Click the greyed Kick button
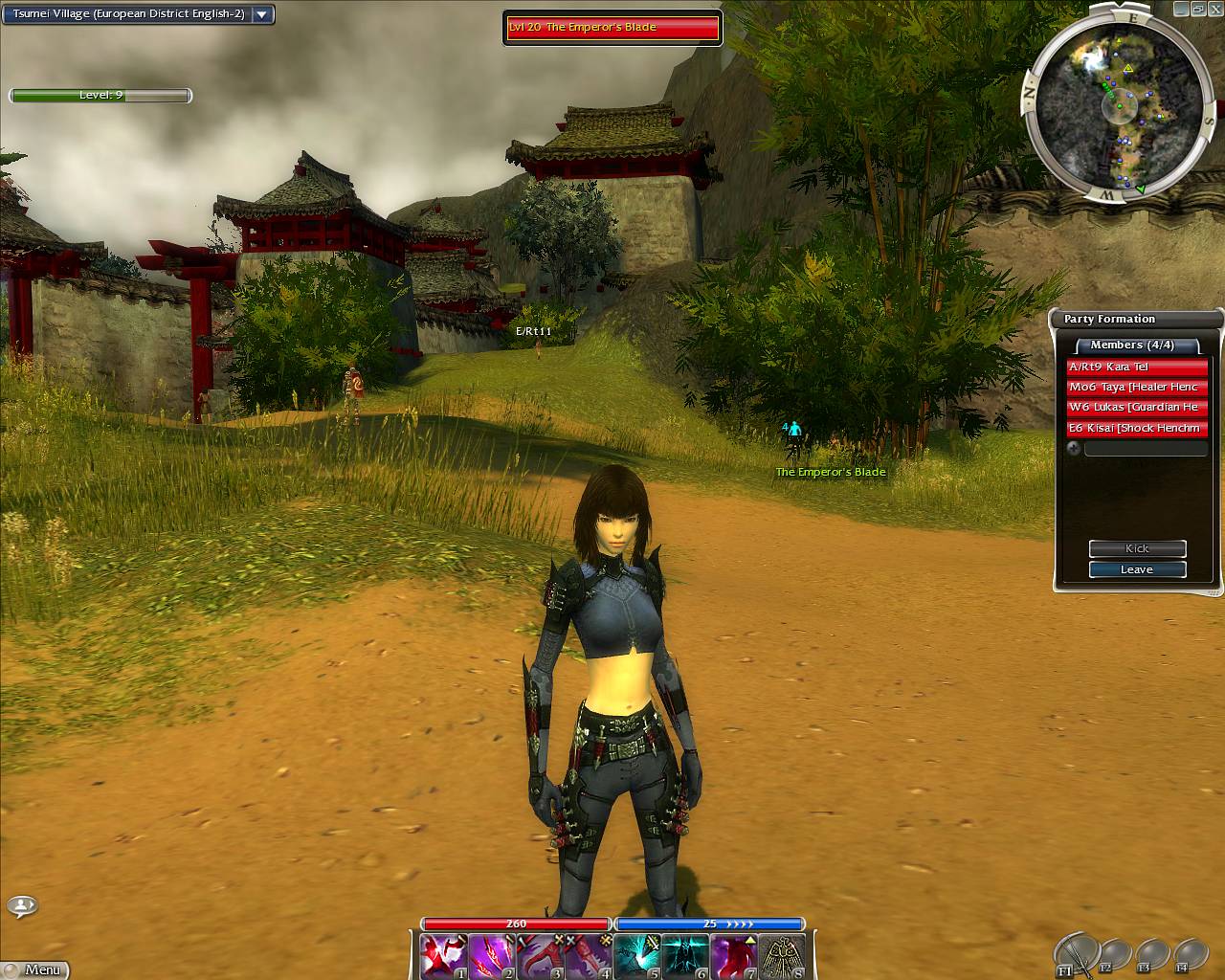The image size is (1225, 980). [1137, 548]
